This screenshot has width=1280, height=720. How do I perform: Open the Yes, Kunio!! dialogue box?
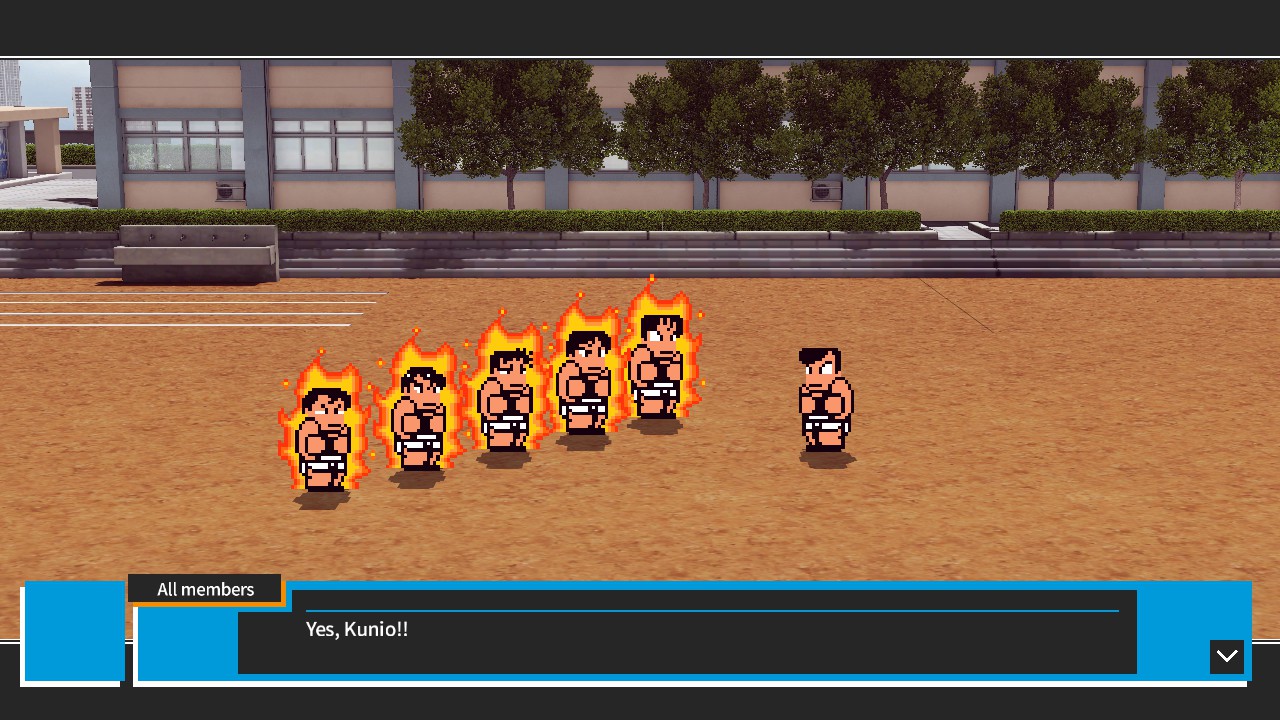(687, 632)
